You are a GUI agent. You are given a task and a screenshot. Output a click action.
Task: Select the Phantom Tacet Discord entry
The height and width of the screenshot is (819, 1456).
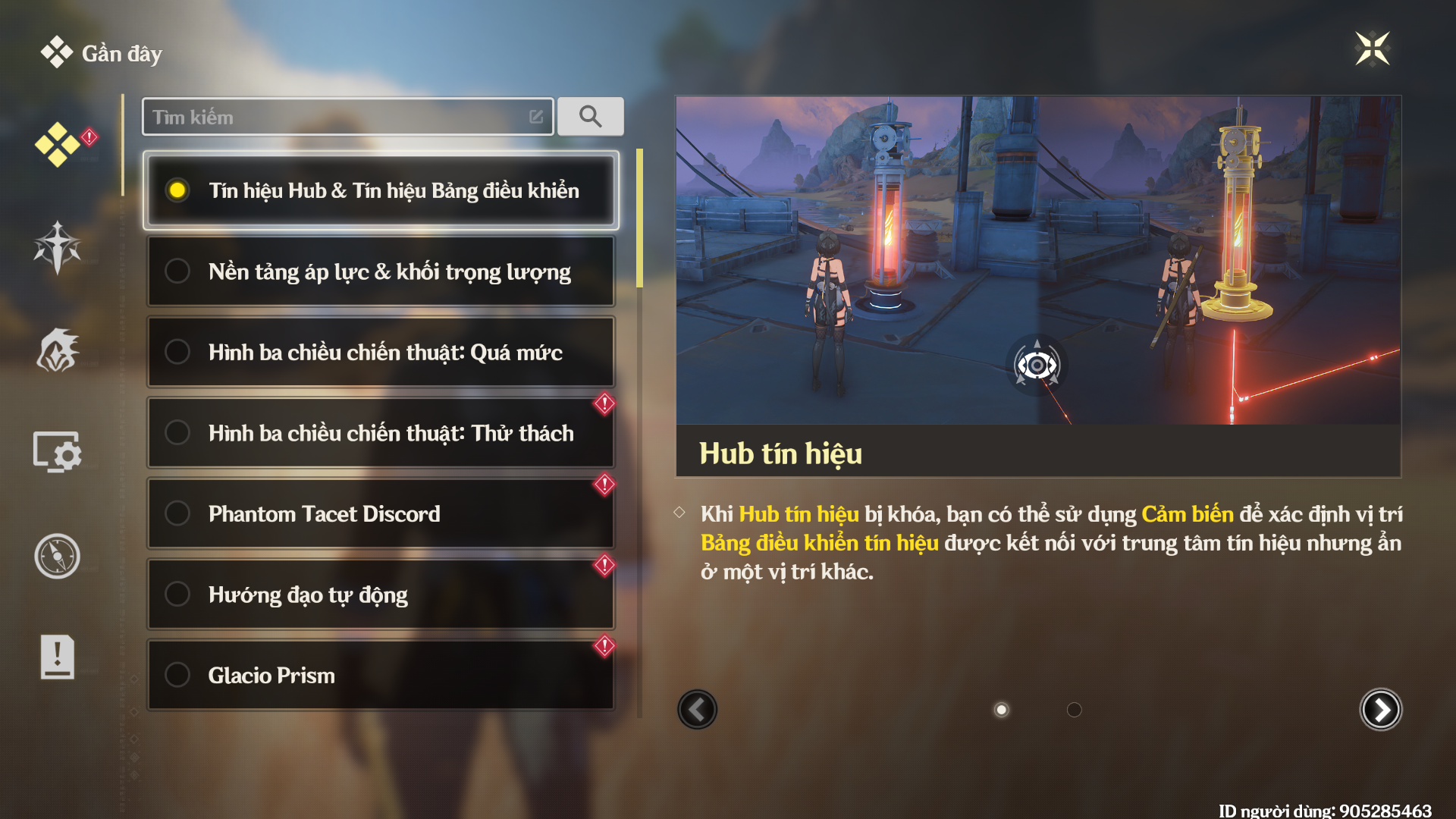tap(381, 514)
